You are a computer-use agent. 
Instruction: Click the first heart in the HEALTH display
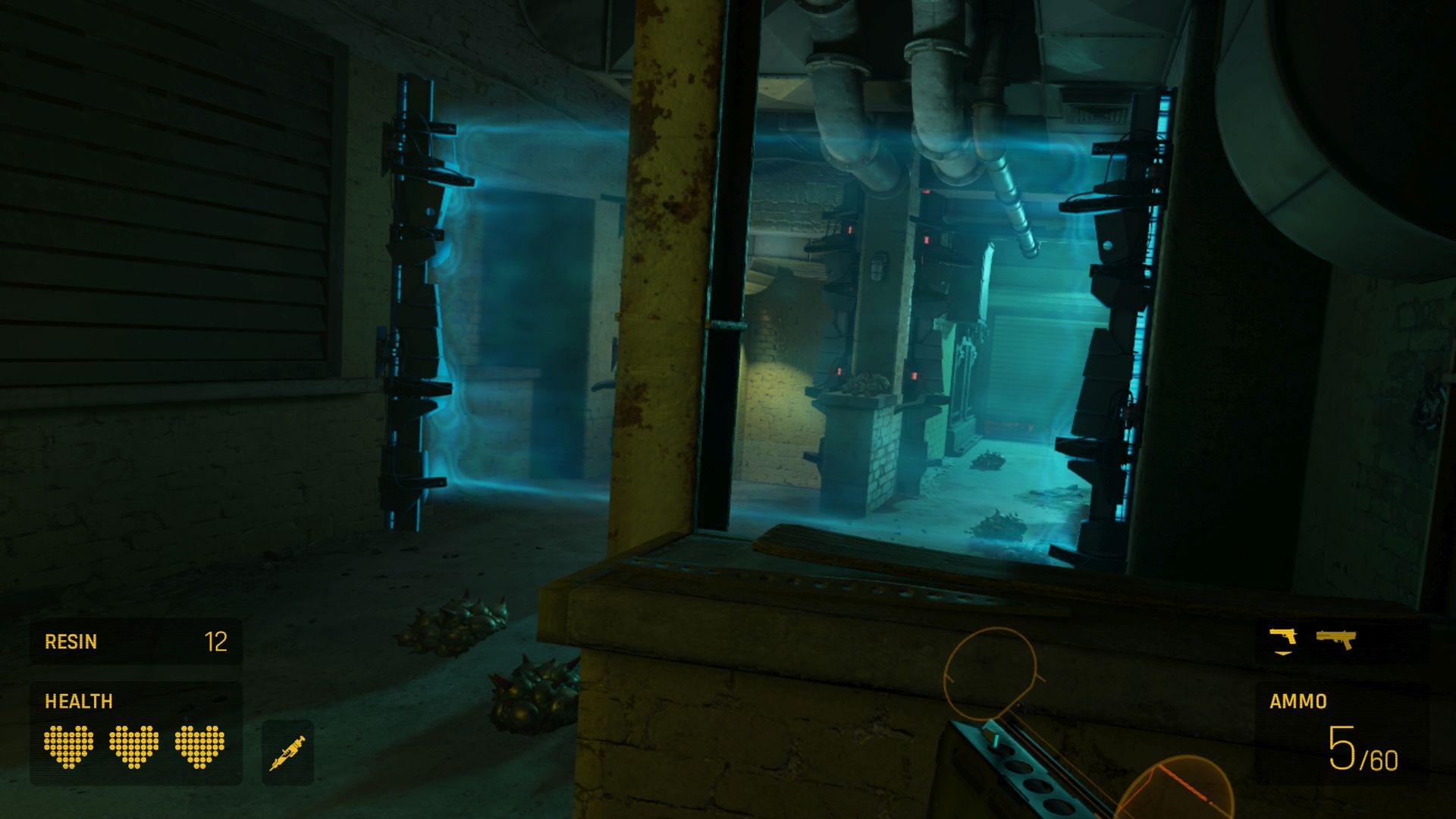coord(68,747)
